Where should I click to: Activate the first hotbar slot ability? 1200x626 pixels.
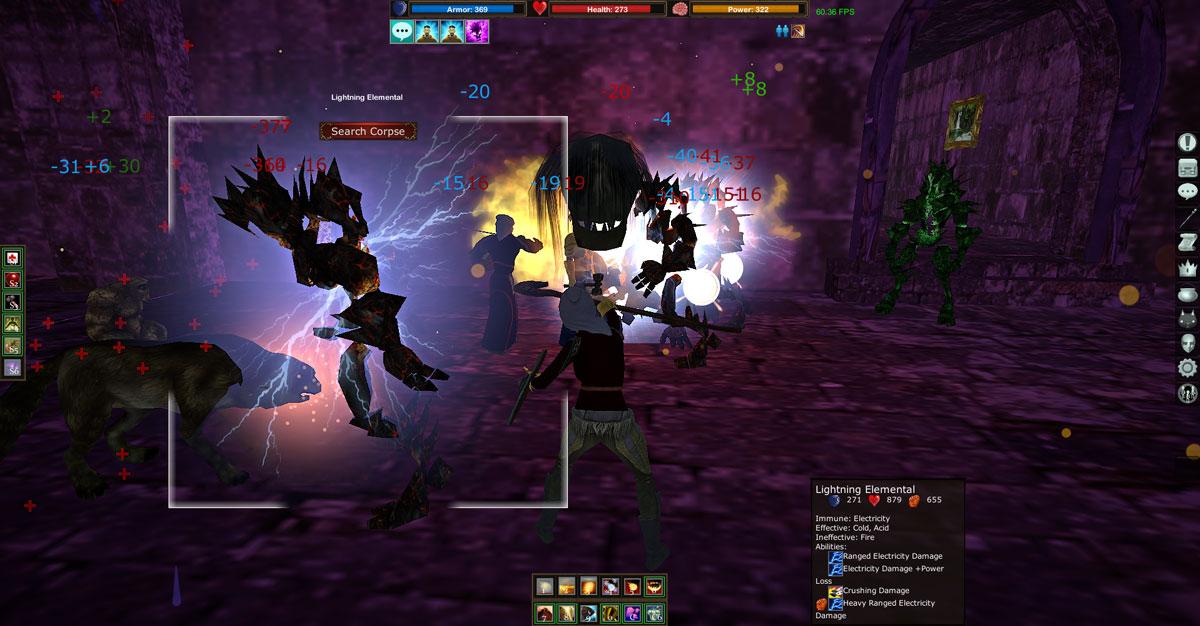[544, 586]
